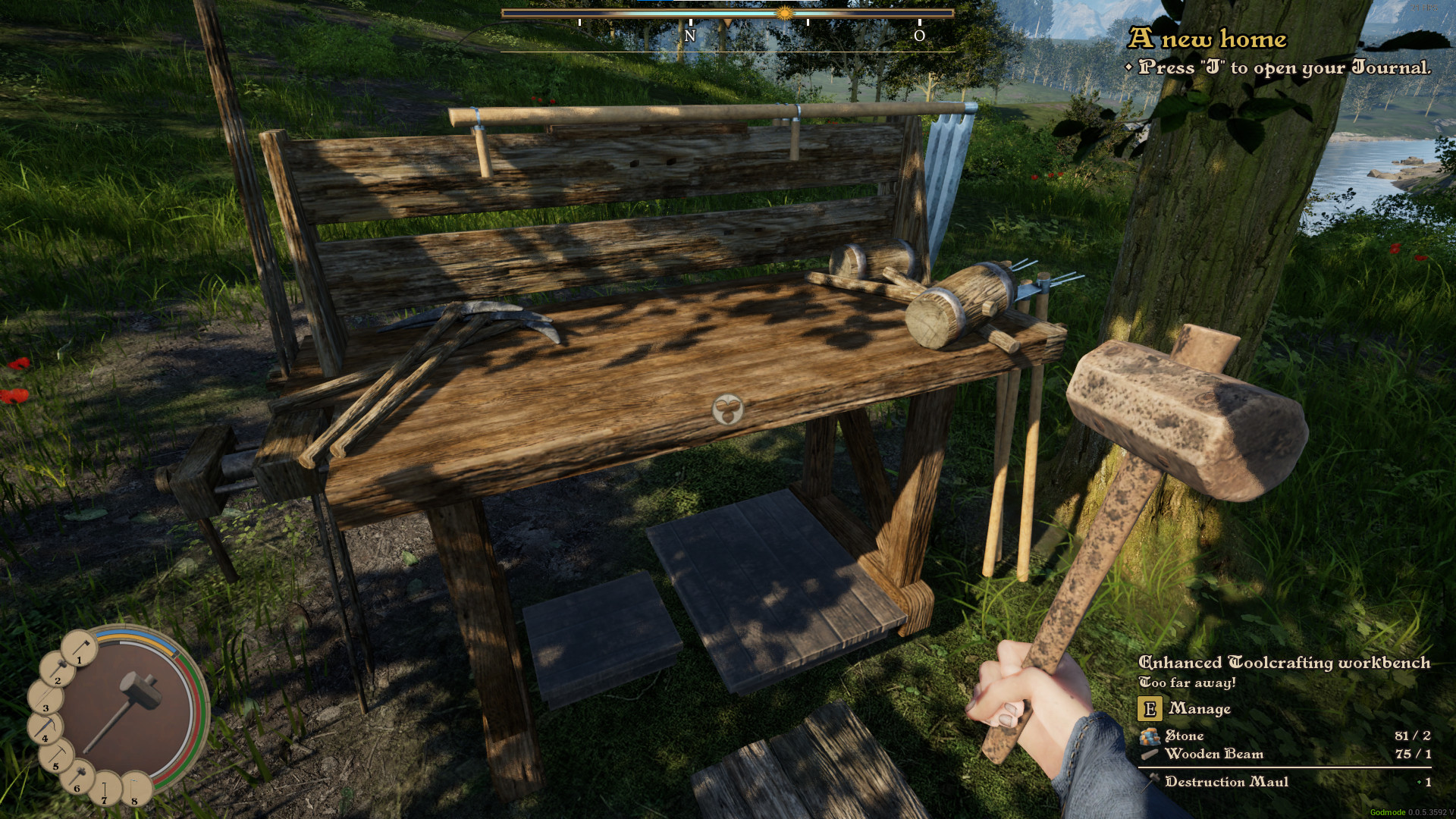
Task: Select the chisel in tool wheel slot 7
Action: [105, 789]
